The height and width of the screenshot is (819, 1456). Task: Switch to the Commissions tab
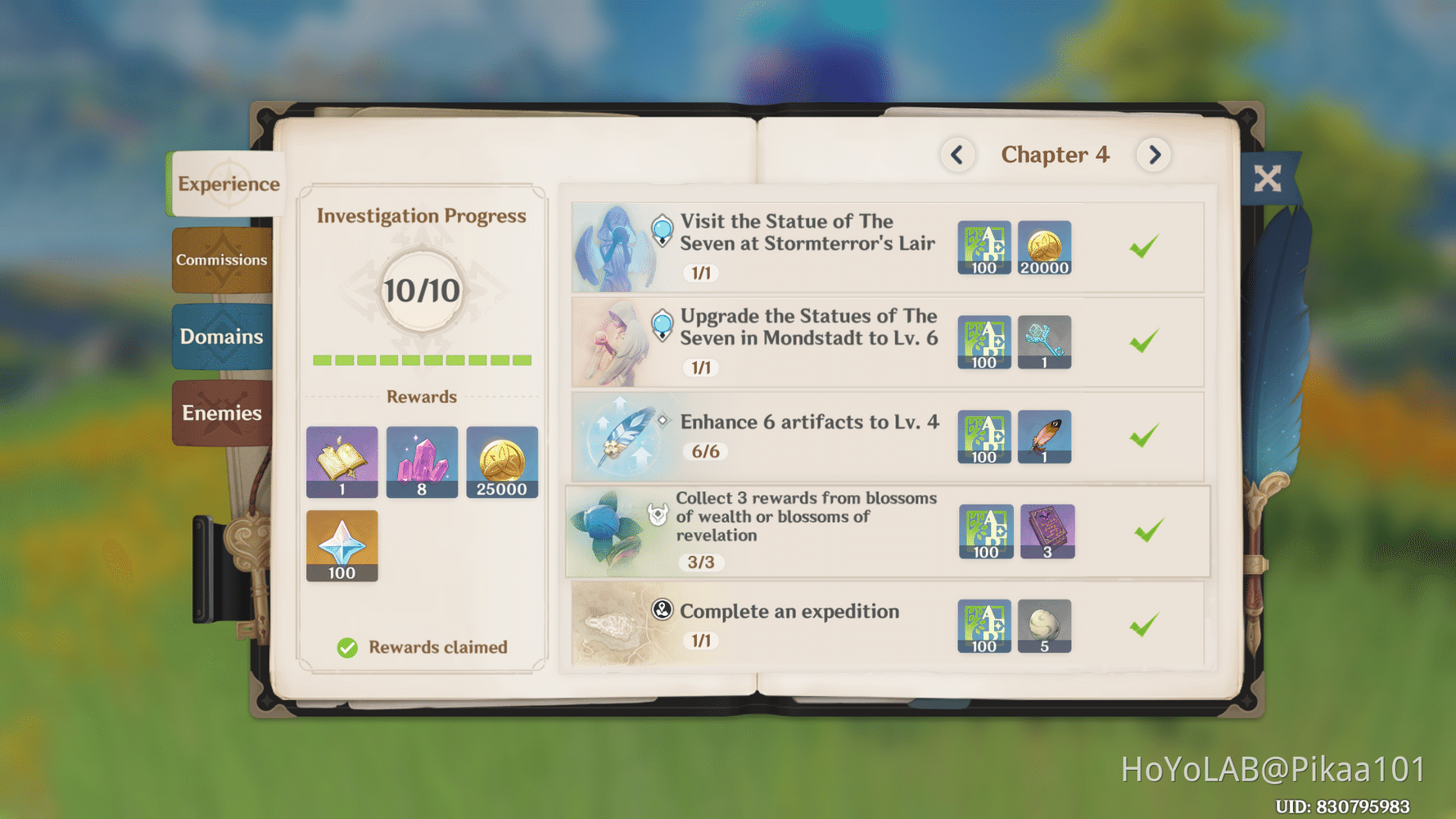point(221,260)
